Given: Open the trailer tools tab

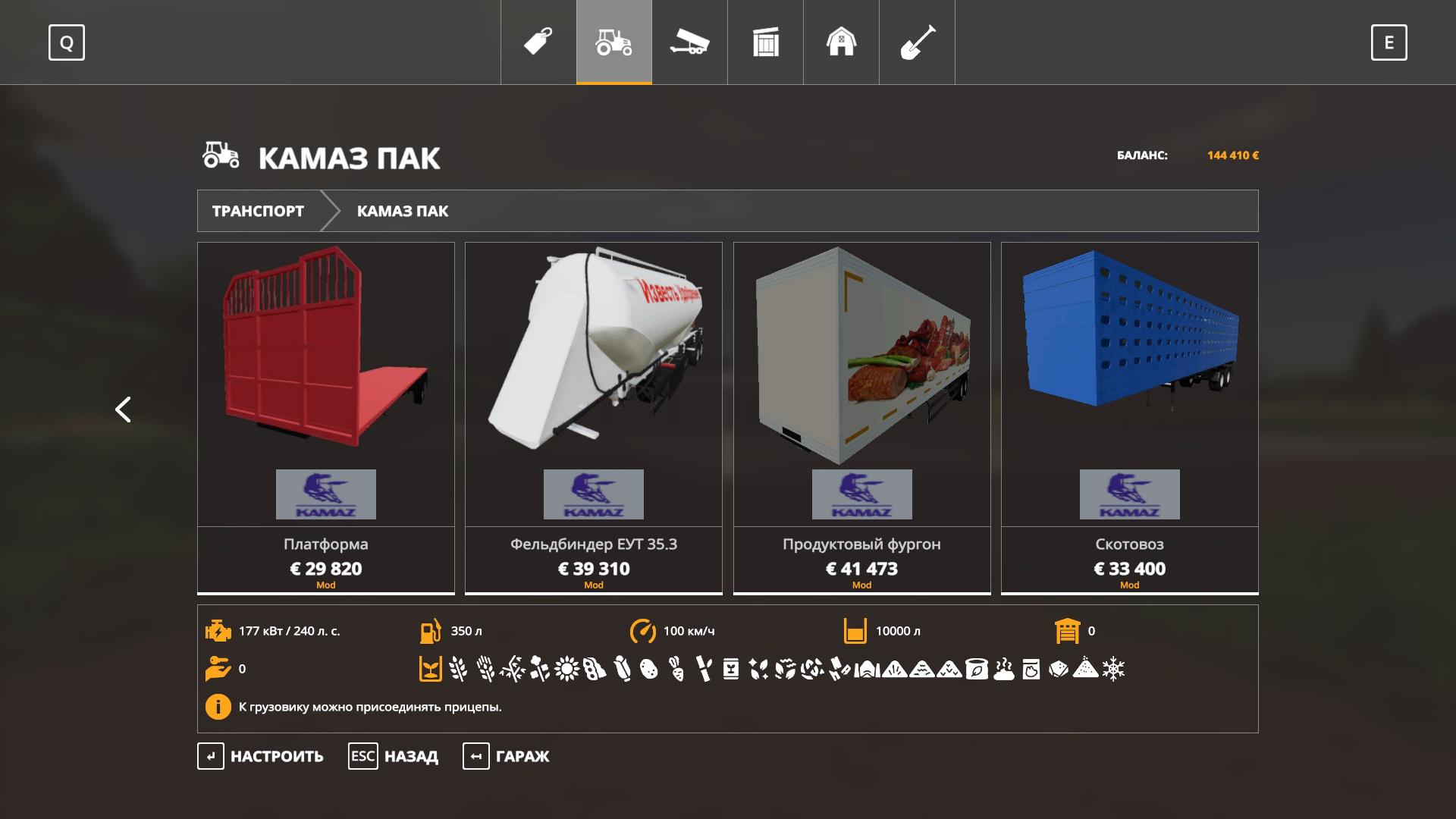Looking at the screenshot, I should click(689, 42).
